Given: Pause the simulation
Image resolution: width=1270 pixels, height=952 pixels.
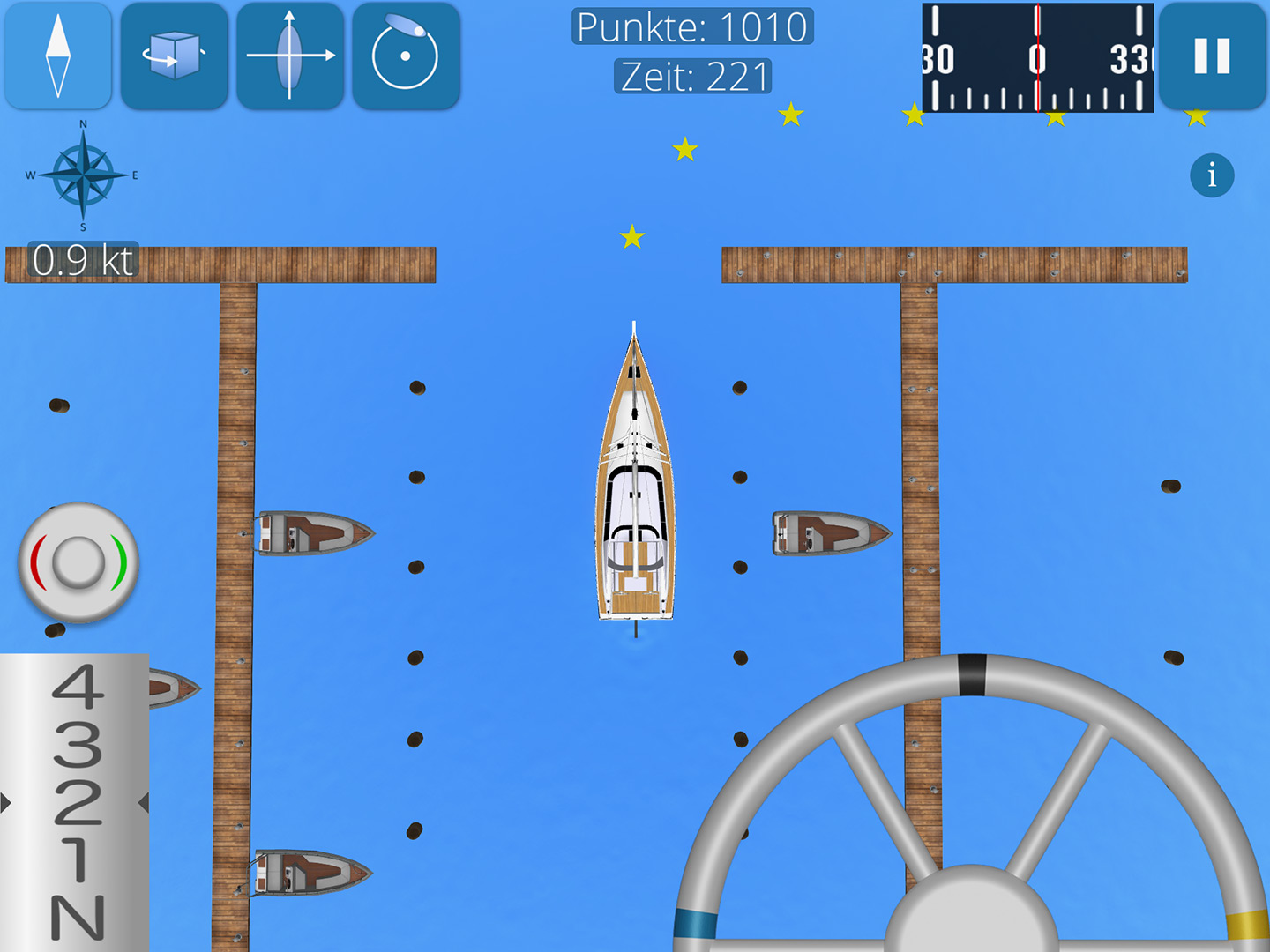Looking at the screenshot, I should point(1212,56).
